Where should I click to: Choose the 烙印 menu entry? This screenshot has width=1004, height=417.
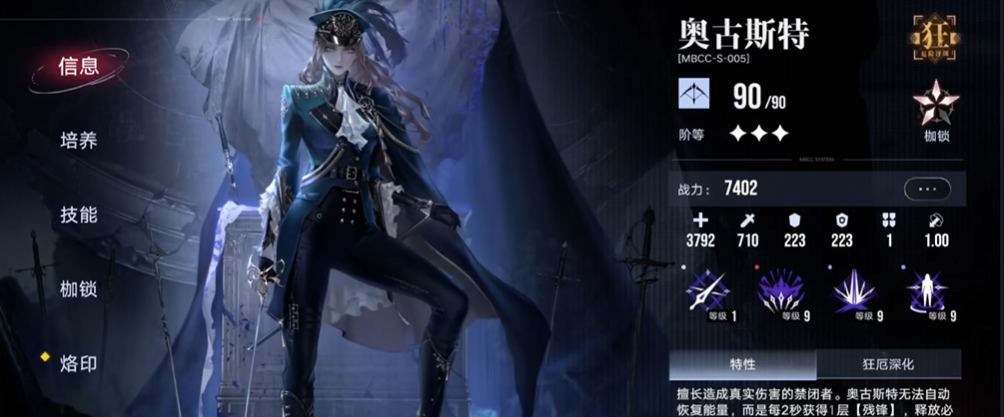click(78, 363)
